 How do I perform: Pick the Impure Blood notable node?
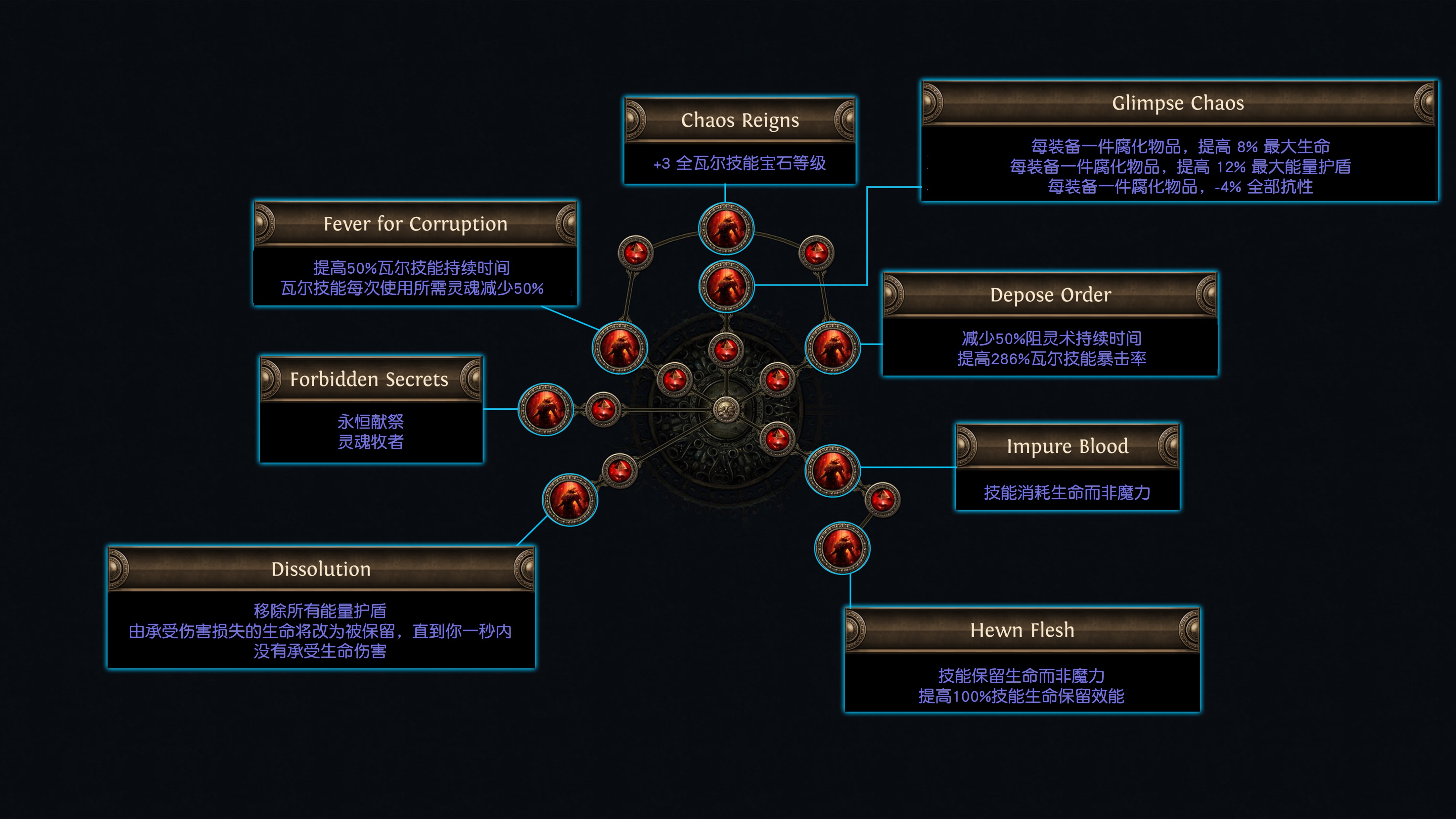[833, 470]
